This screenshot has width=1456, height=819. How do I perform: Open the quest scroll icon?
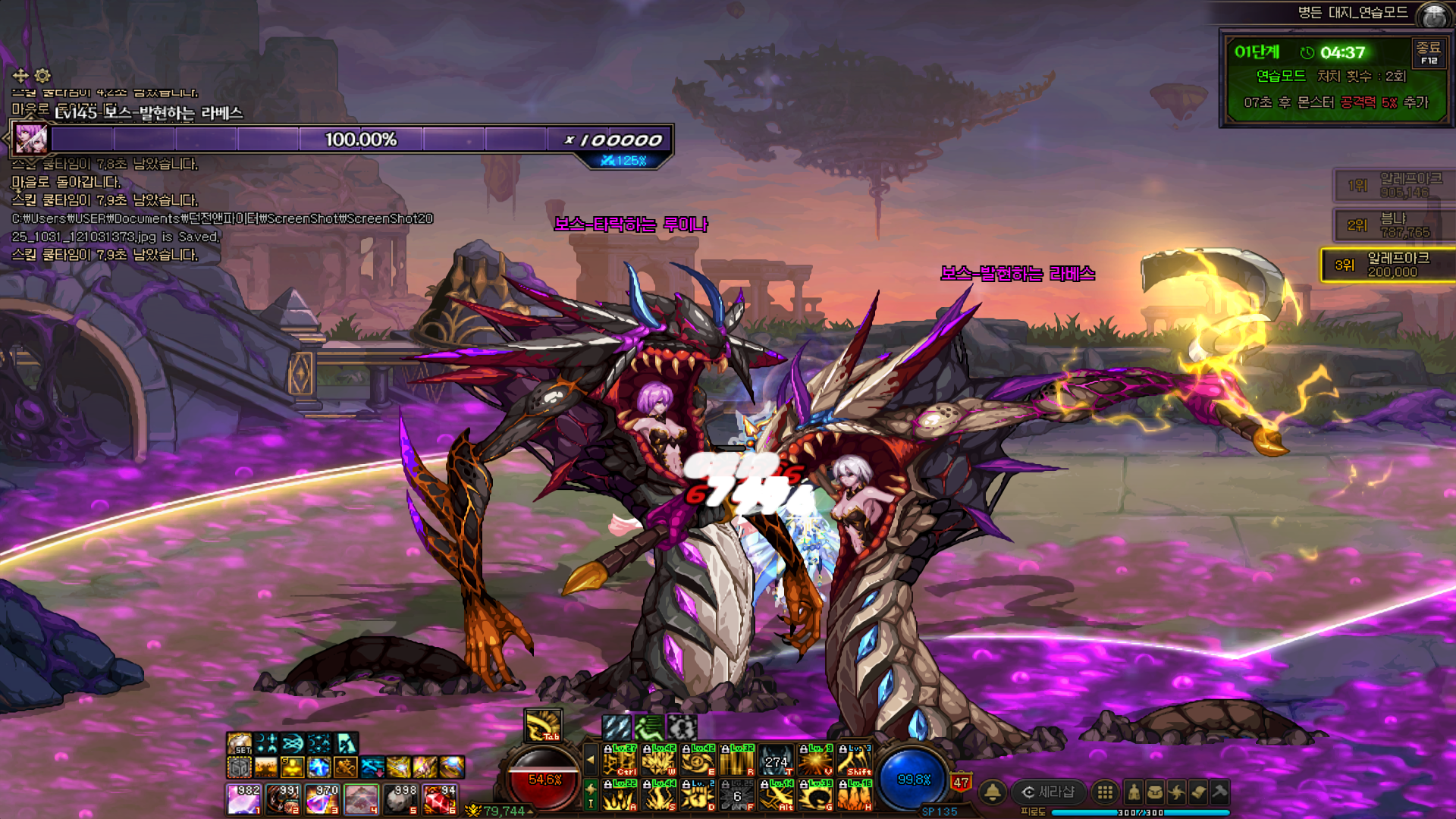click(1198, 792)
